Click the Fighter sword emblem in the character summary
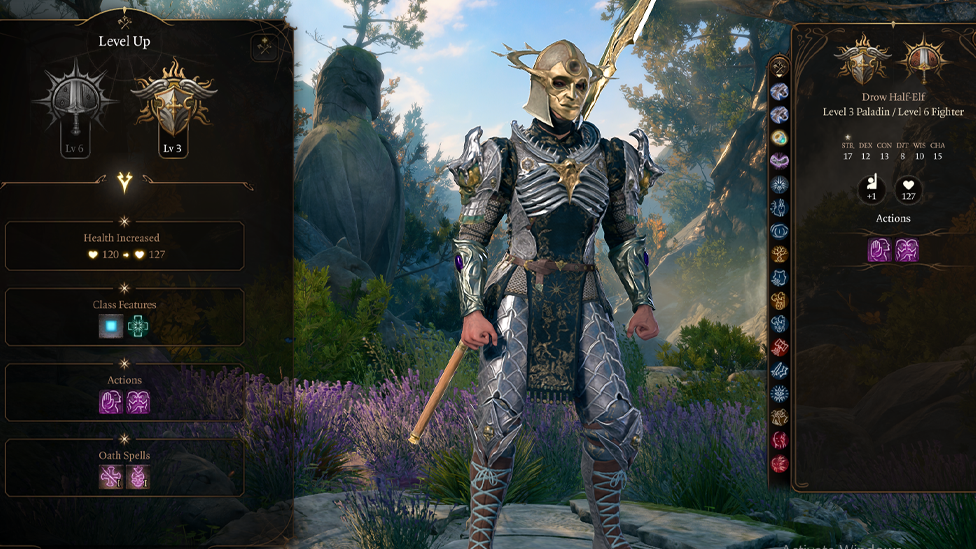This screenshot has width=976, height=549. click(x=923, y=60)
